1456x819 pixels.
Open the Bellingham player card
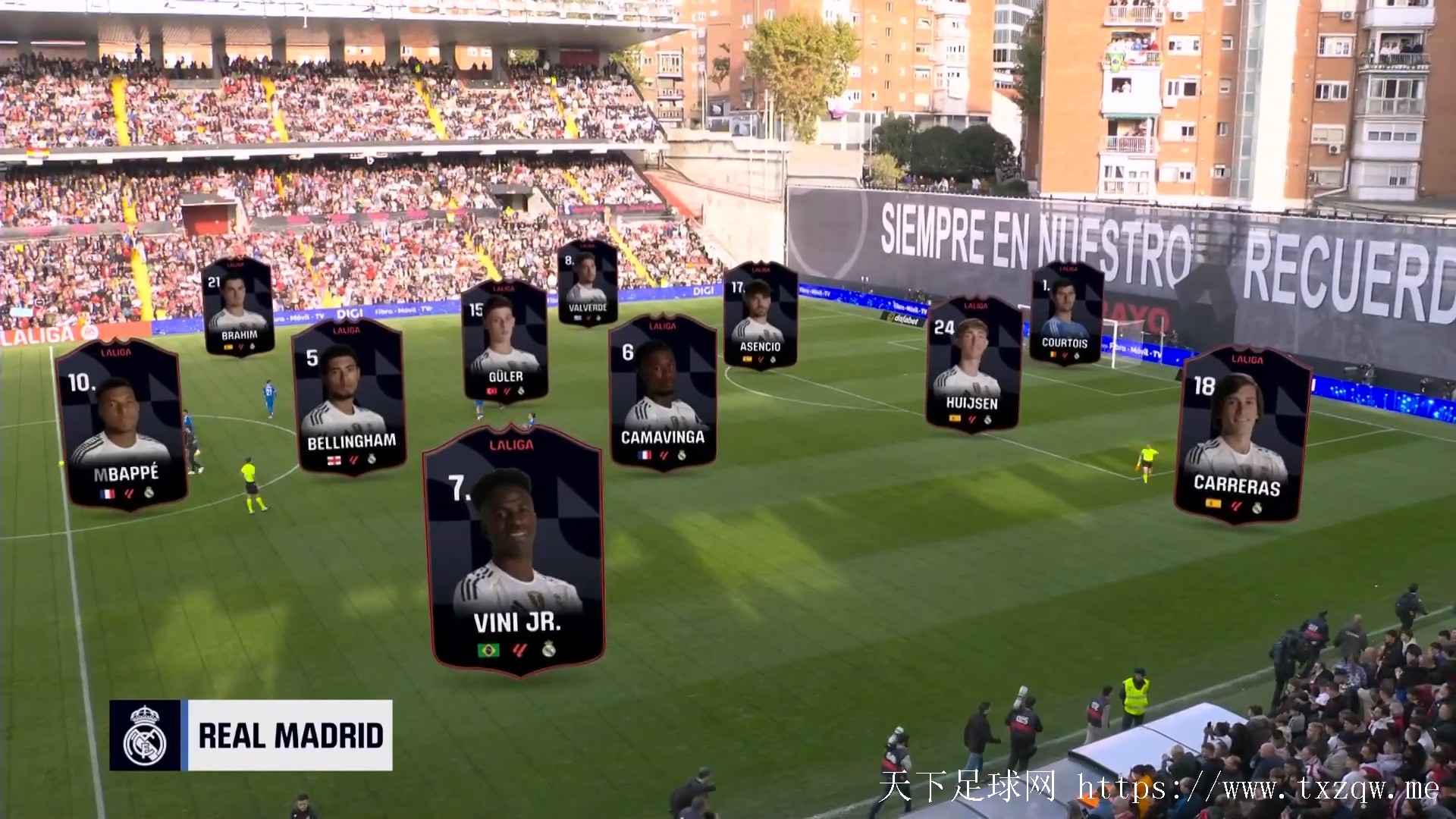tap(349, 397)
